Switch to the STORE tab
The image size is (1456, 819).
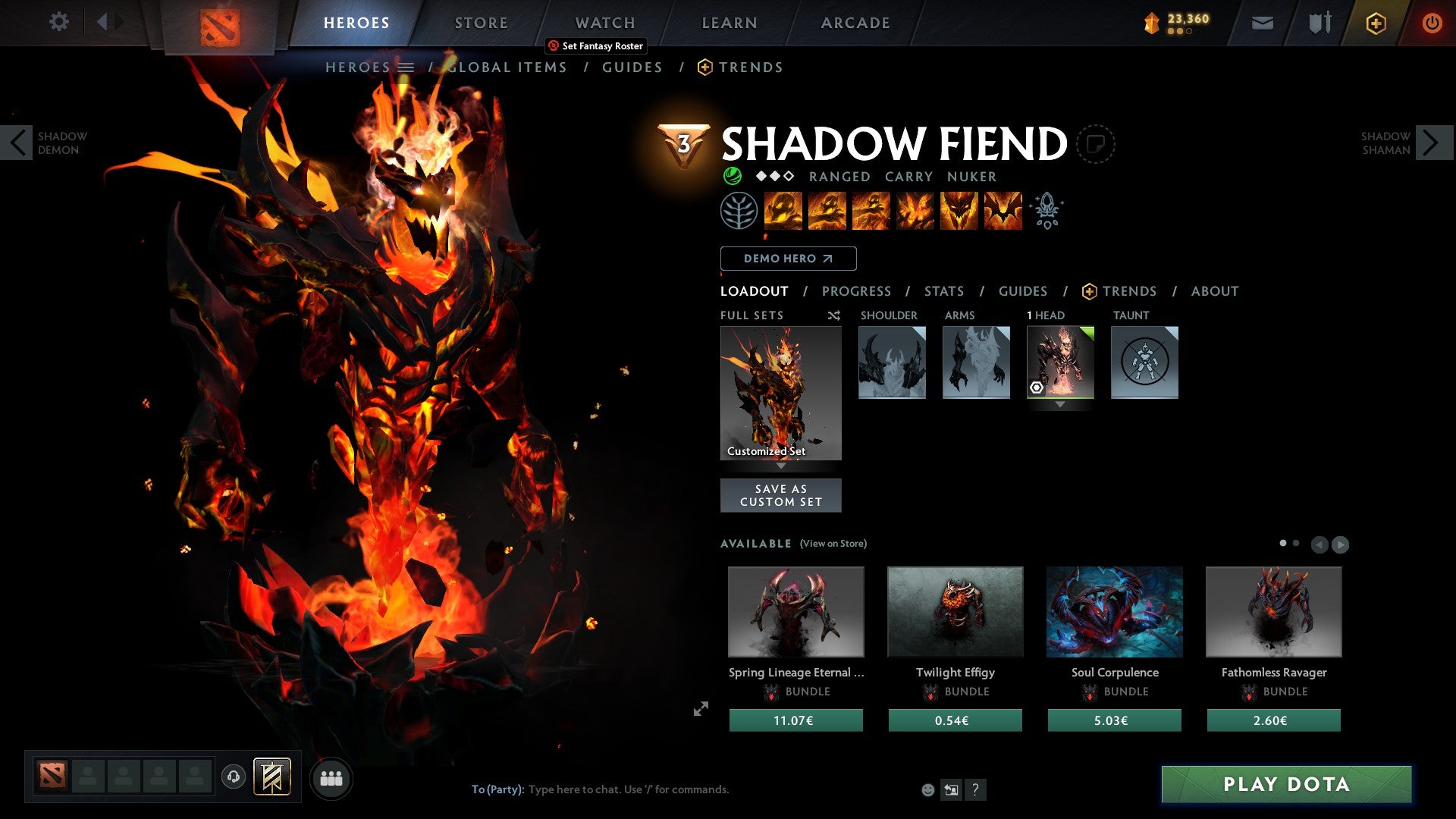pos(480,23)
